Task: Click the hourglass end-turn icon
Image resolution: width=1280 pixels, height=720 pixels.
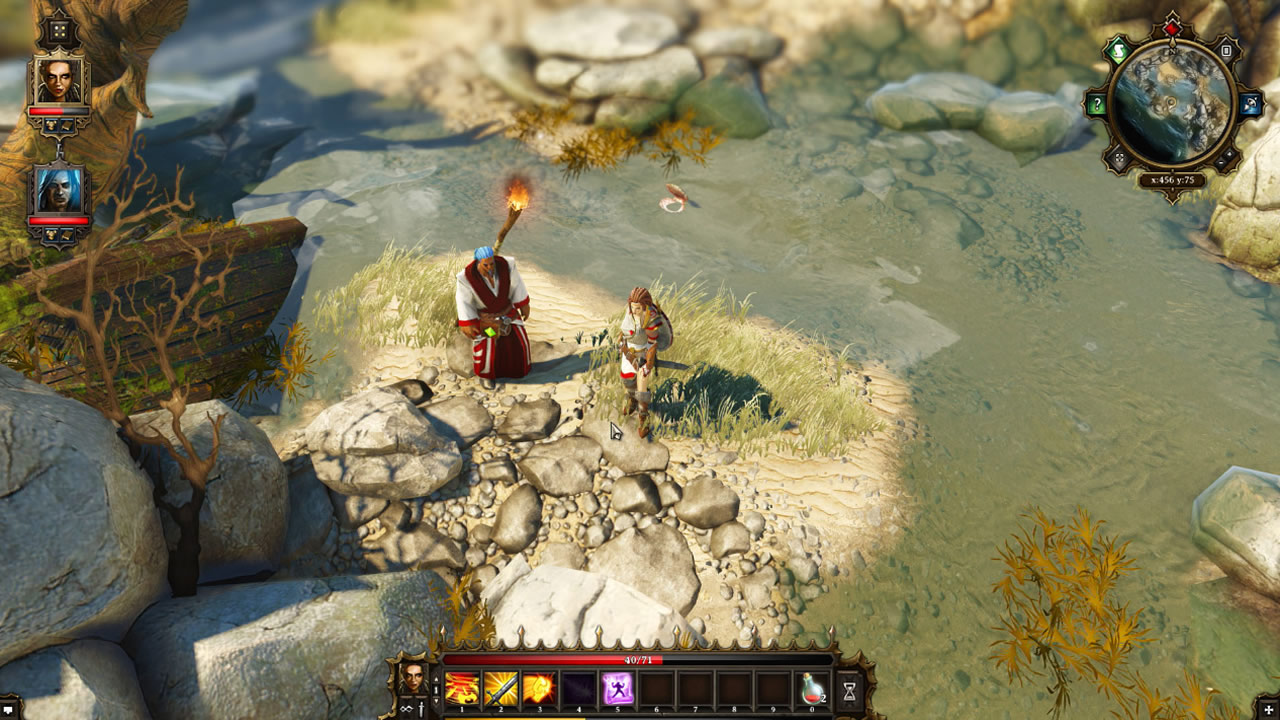Action: pos(850,690)
